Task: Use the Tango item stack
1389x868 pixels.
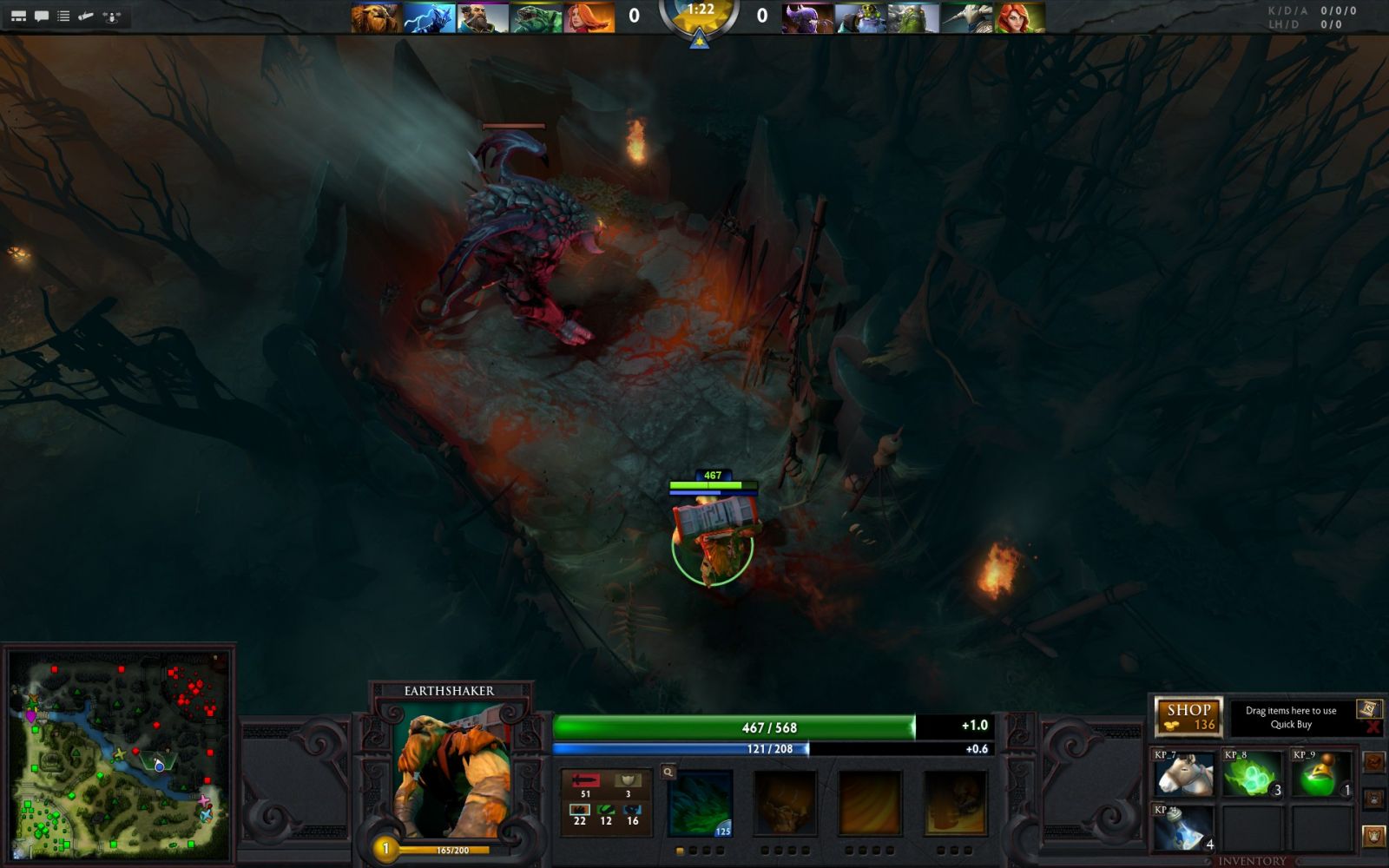Action: coord(1254,773)
